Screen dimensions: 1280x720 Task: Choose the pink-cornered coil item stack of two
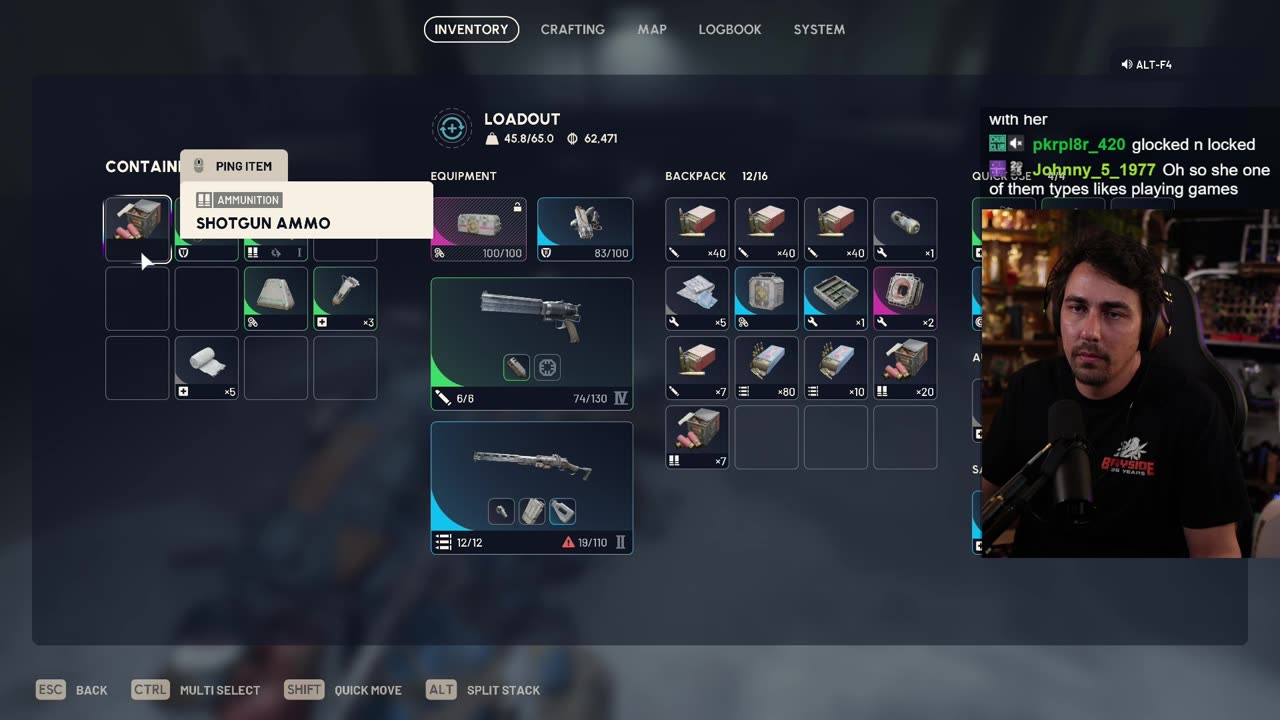[x=905, y=298]
